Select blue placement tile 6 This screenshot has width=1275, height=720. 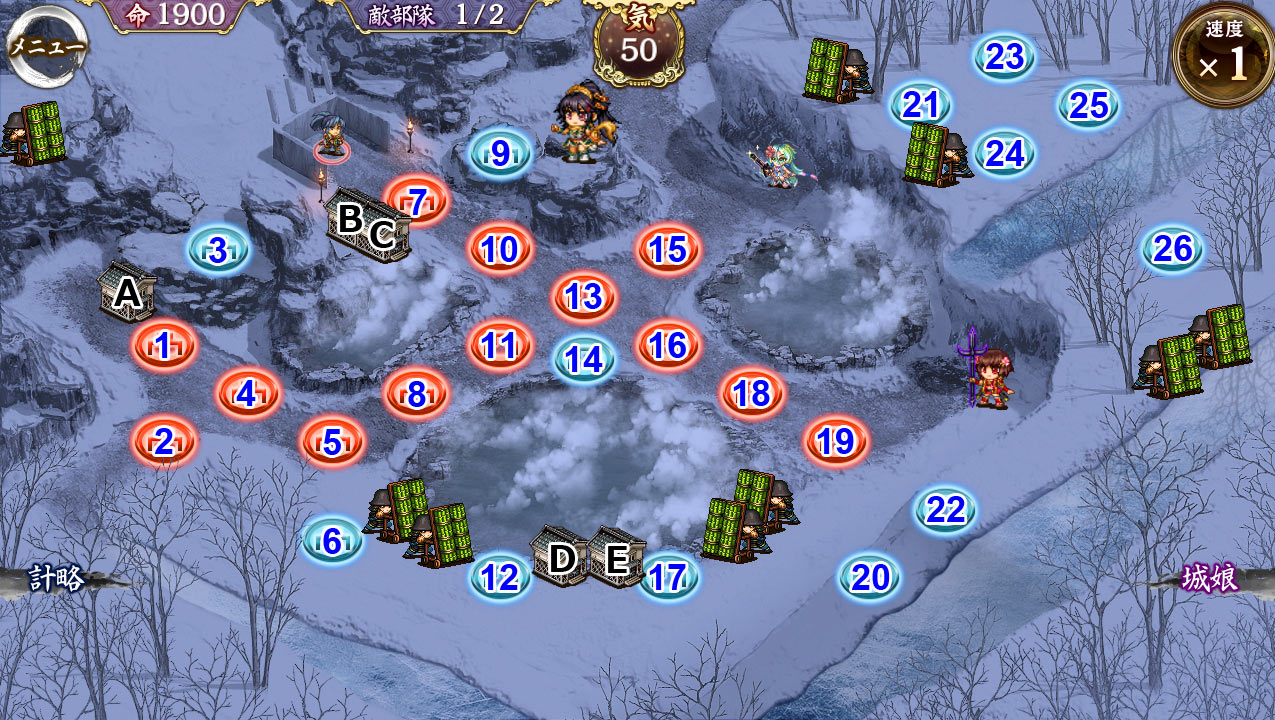[x=332, y=541]
